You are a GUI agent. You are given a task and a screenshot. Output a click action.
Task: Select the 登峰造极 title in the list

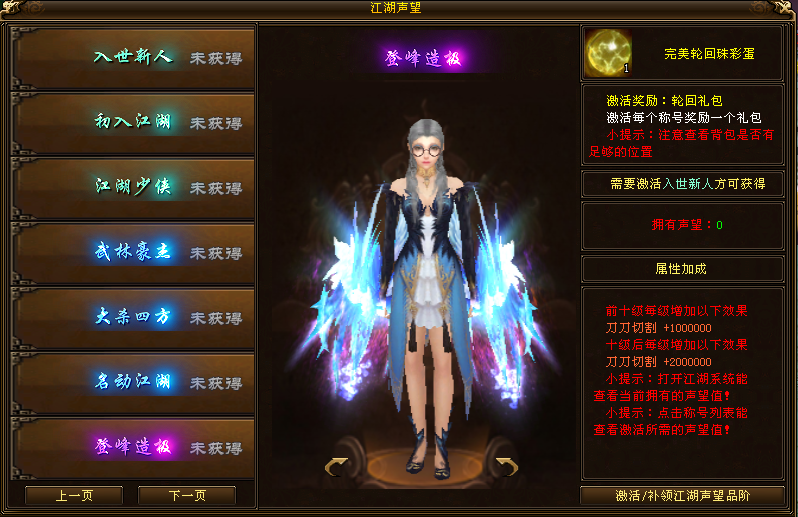pos(133,448)
